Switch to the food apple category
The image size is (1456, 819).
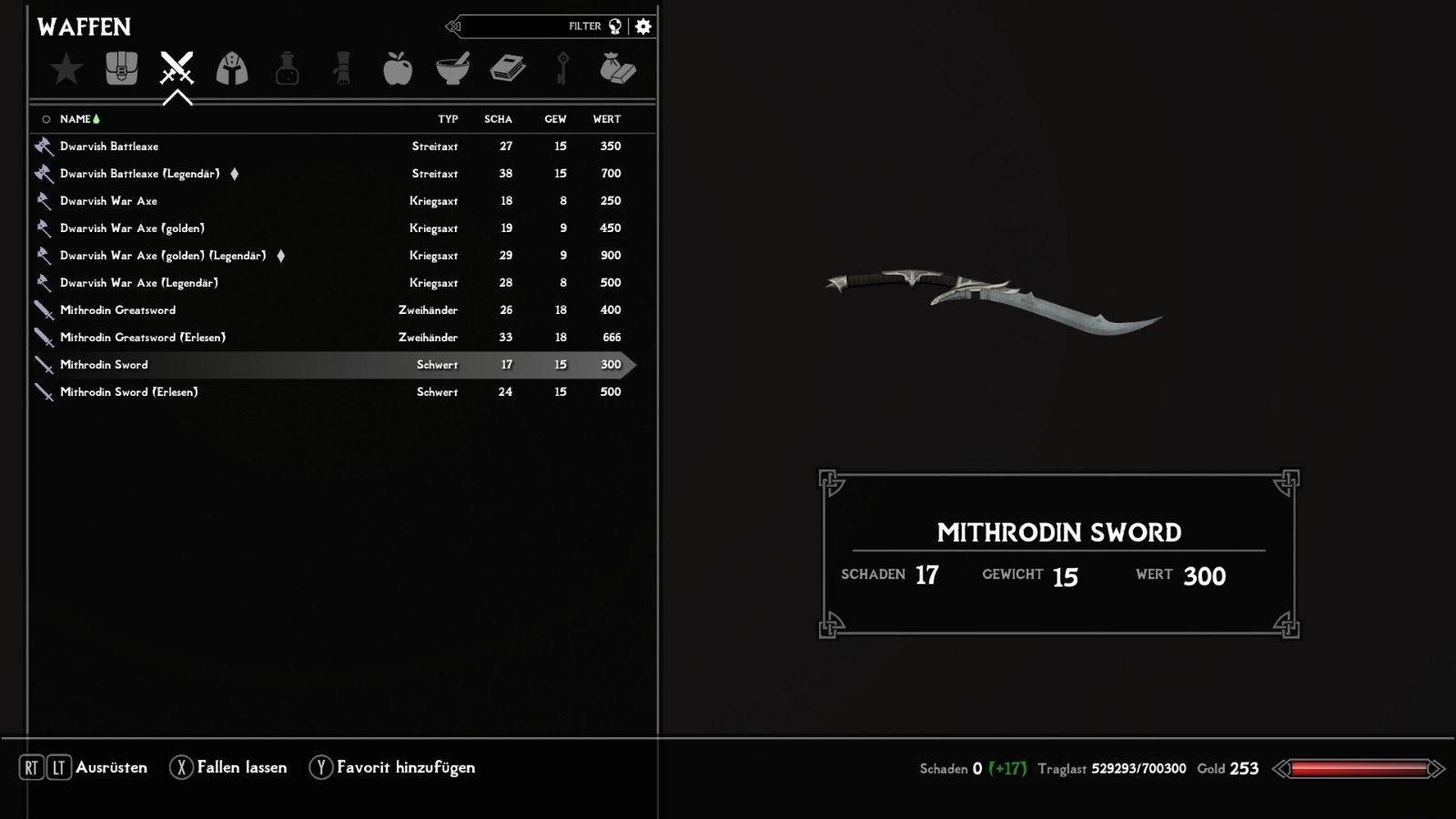[398, 69]
